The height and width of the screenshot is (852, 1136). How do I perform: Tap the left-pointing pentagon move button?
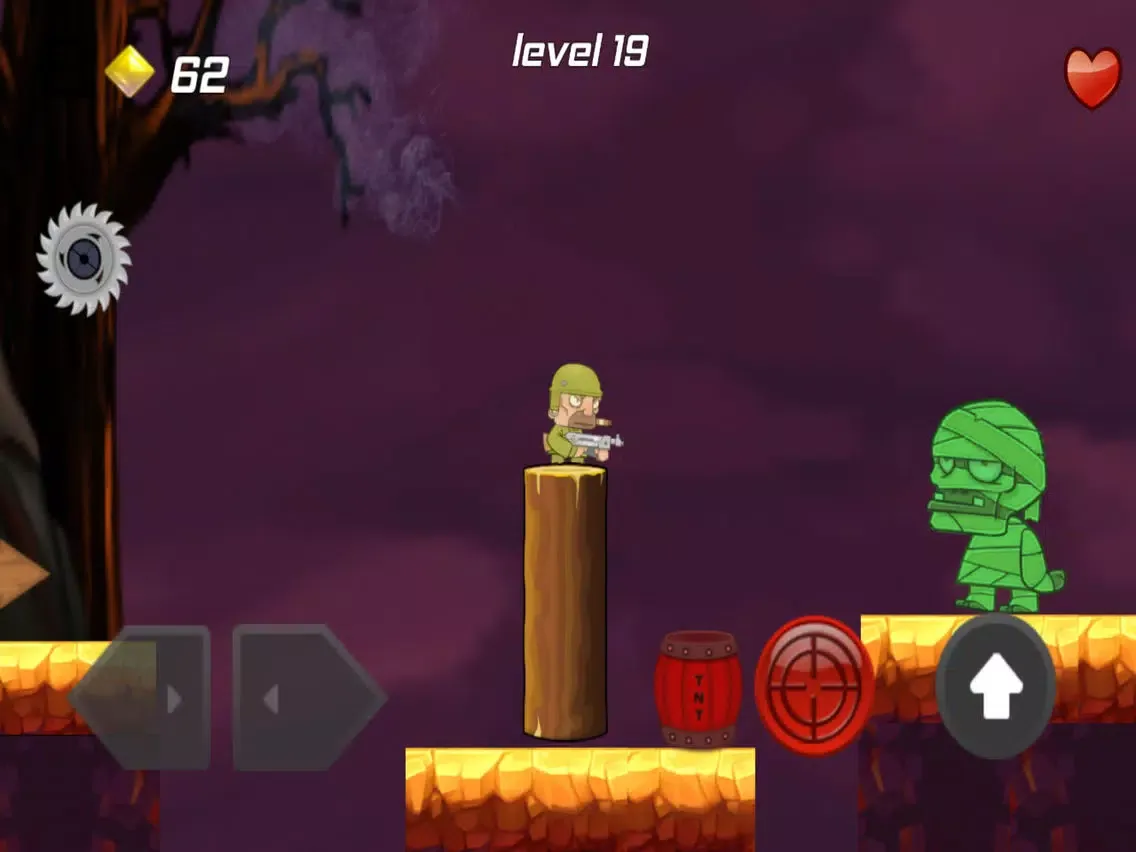(139, 699)
